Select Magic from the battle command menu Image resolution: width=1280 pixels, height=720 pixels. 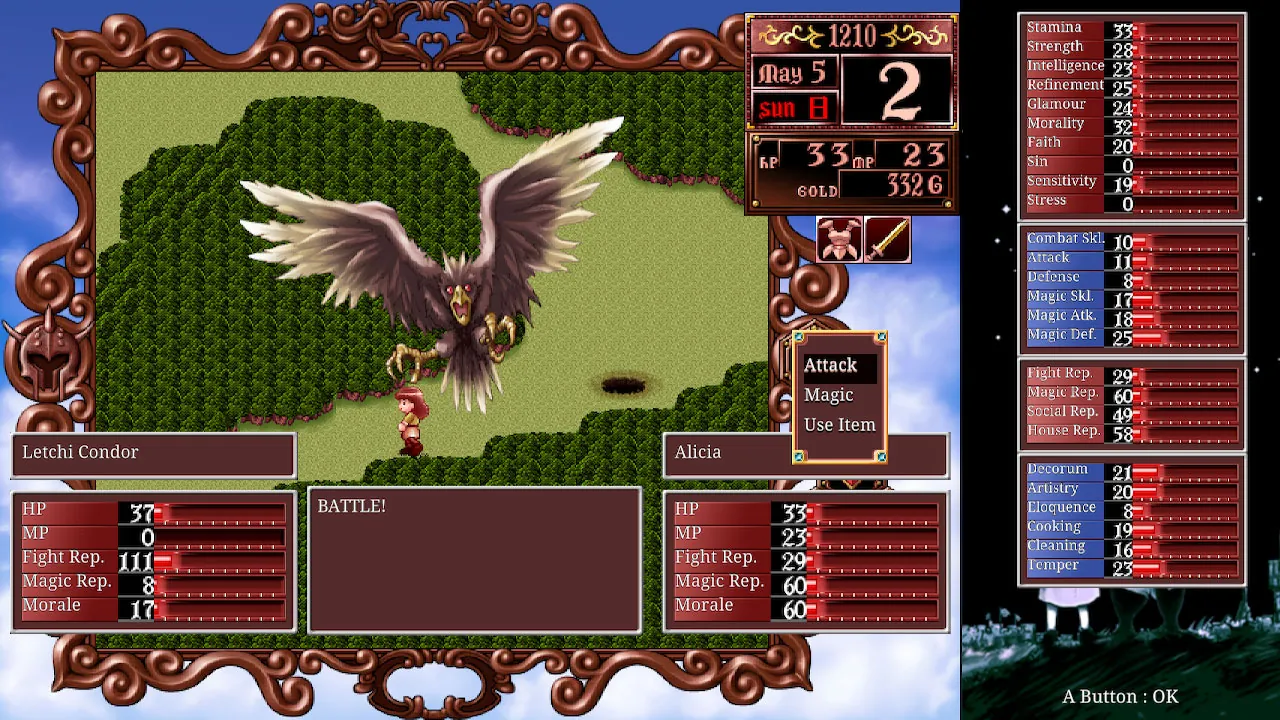coord(829,395)
